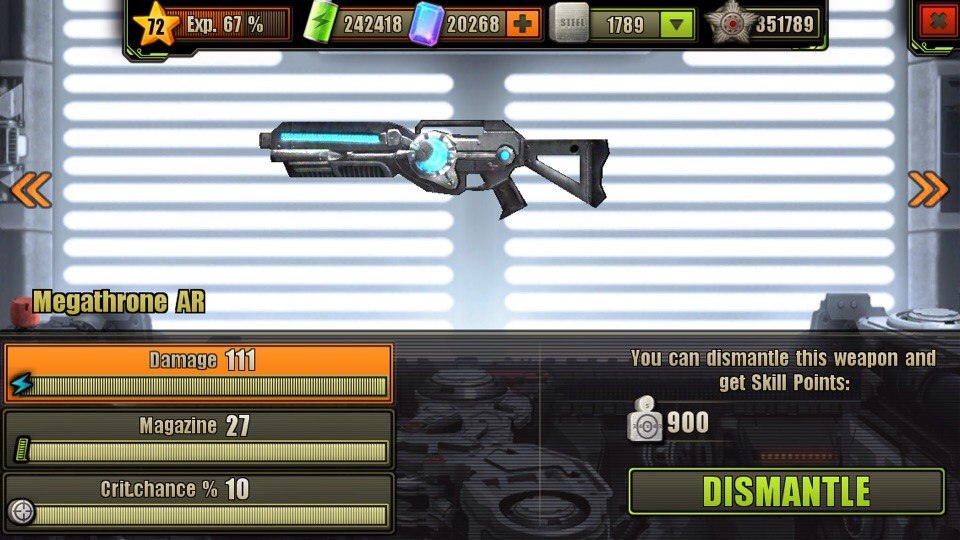Select the Crit.chance % stat row

tap(198, 501)
